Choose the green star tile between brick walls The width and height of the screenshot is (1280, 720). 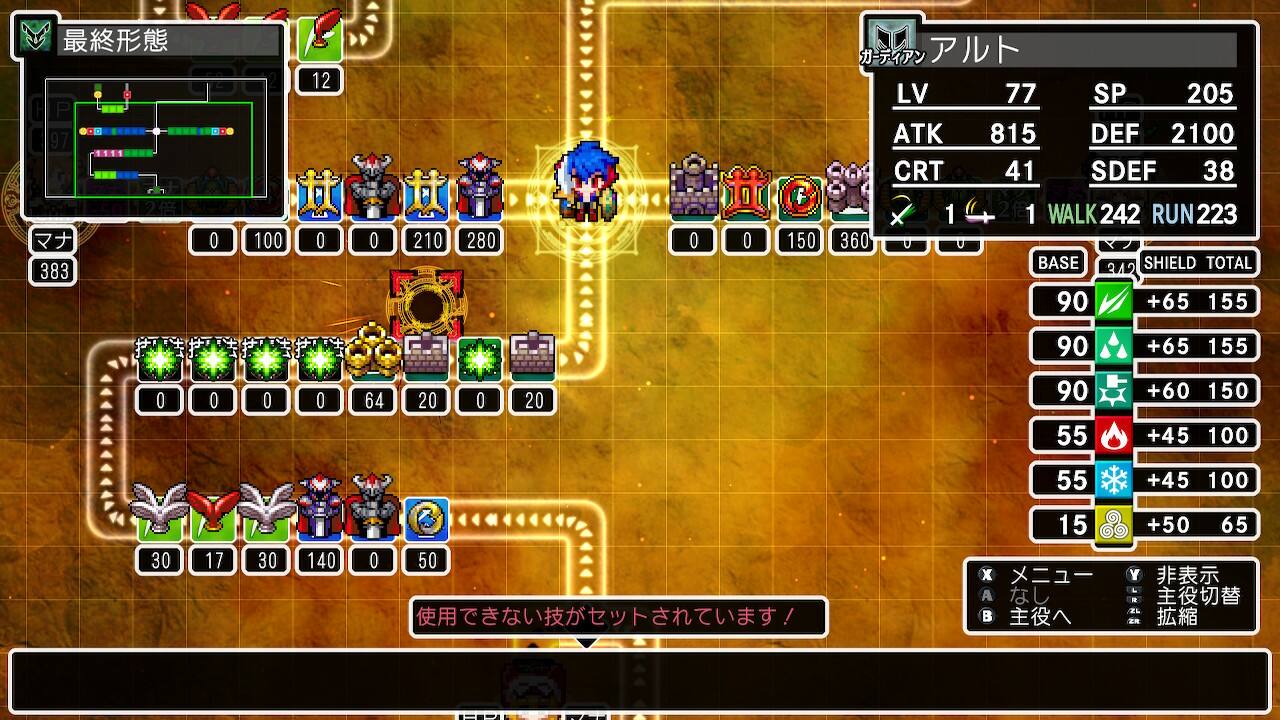480,359
